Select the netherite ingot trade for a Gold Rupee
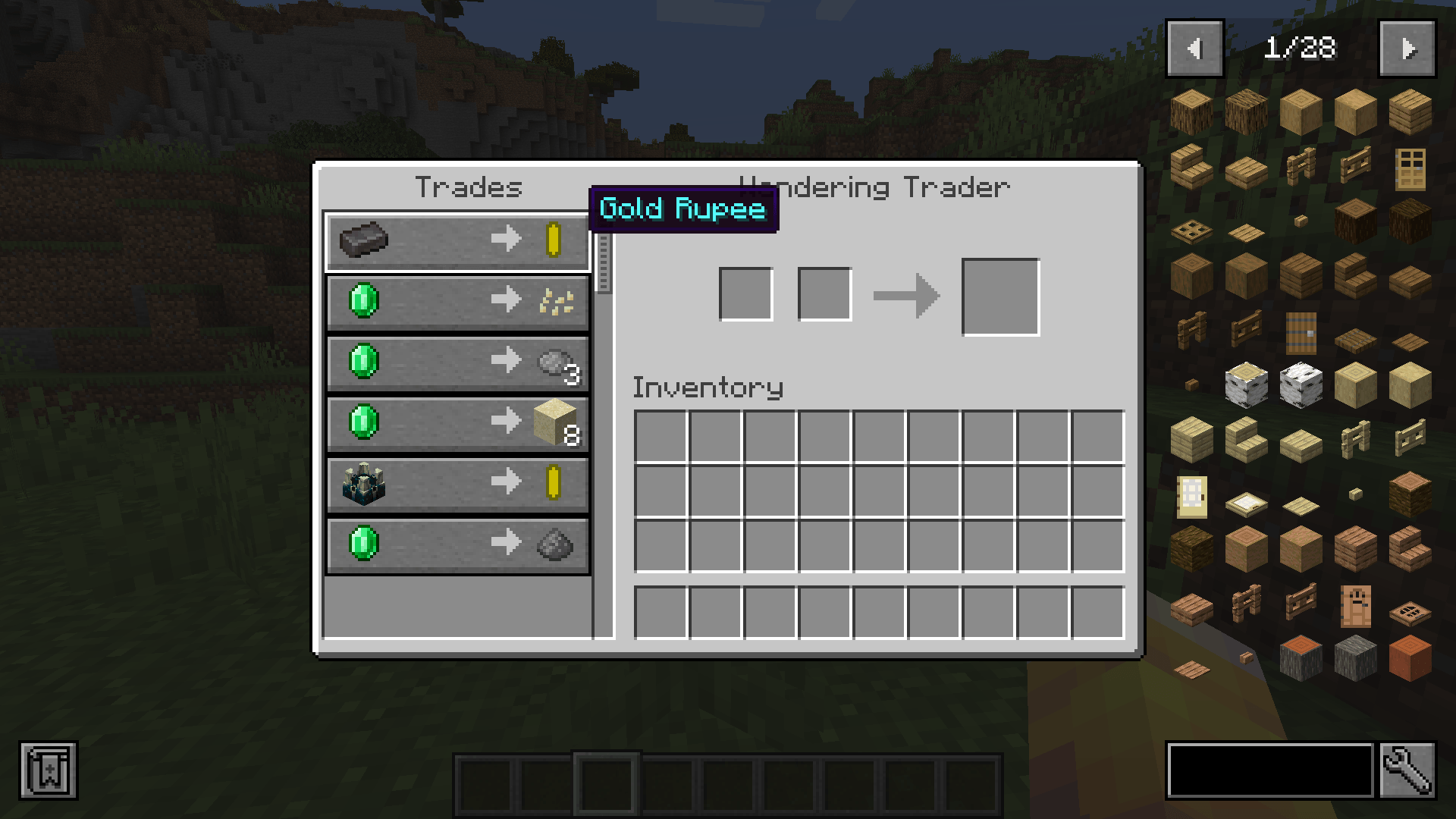 [457, 241]
